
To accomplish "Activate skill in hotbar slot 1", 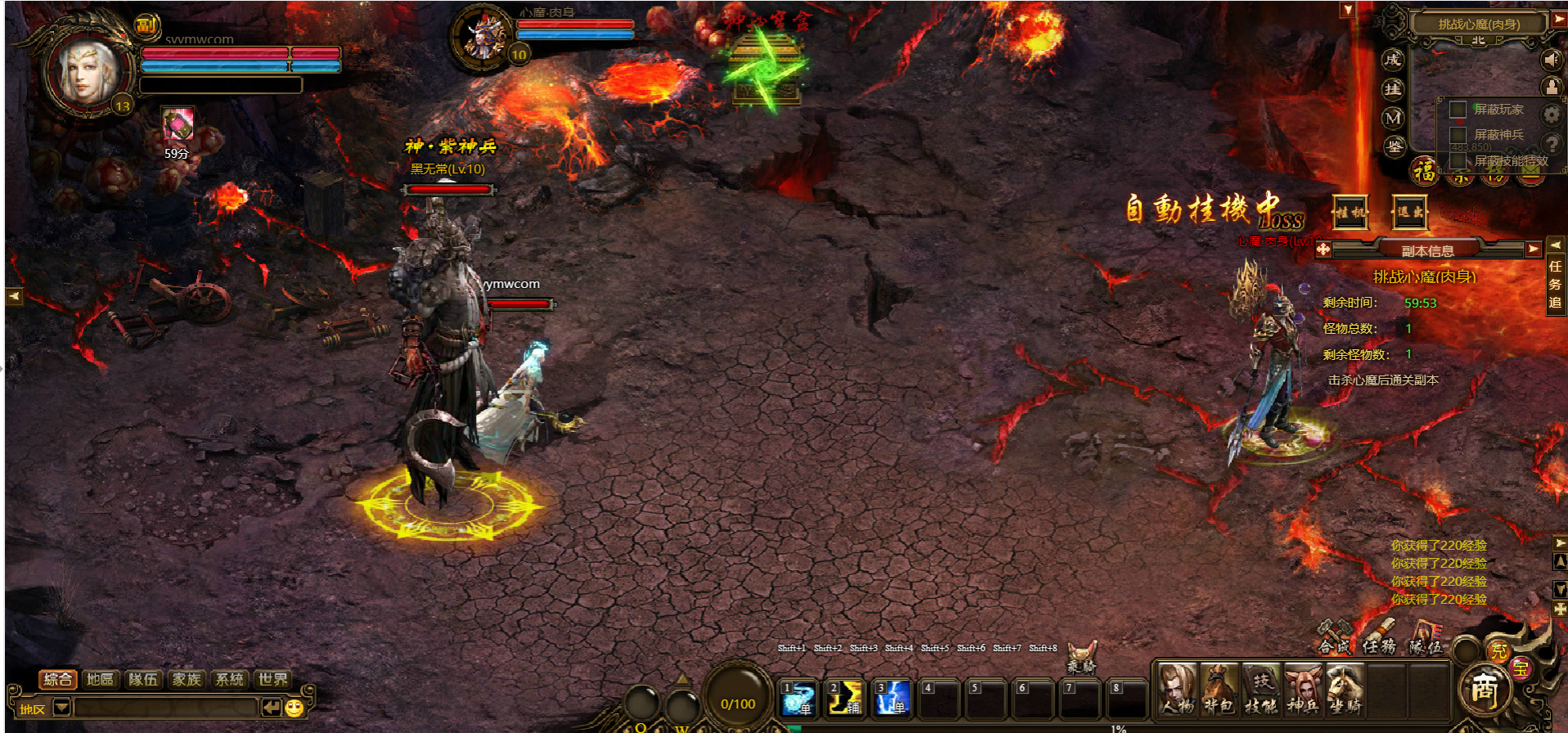I will coord(797,698).
